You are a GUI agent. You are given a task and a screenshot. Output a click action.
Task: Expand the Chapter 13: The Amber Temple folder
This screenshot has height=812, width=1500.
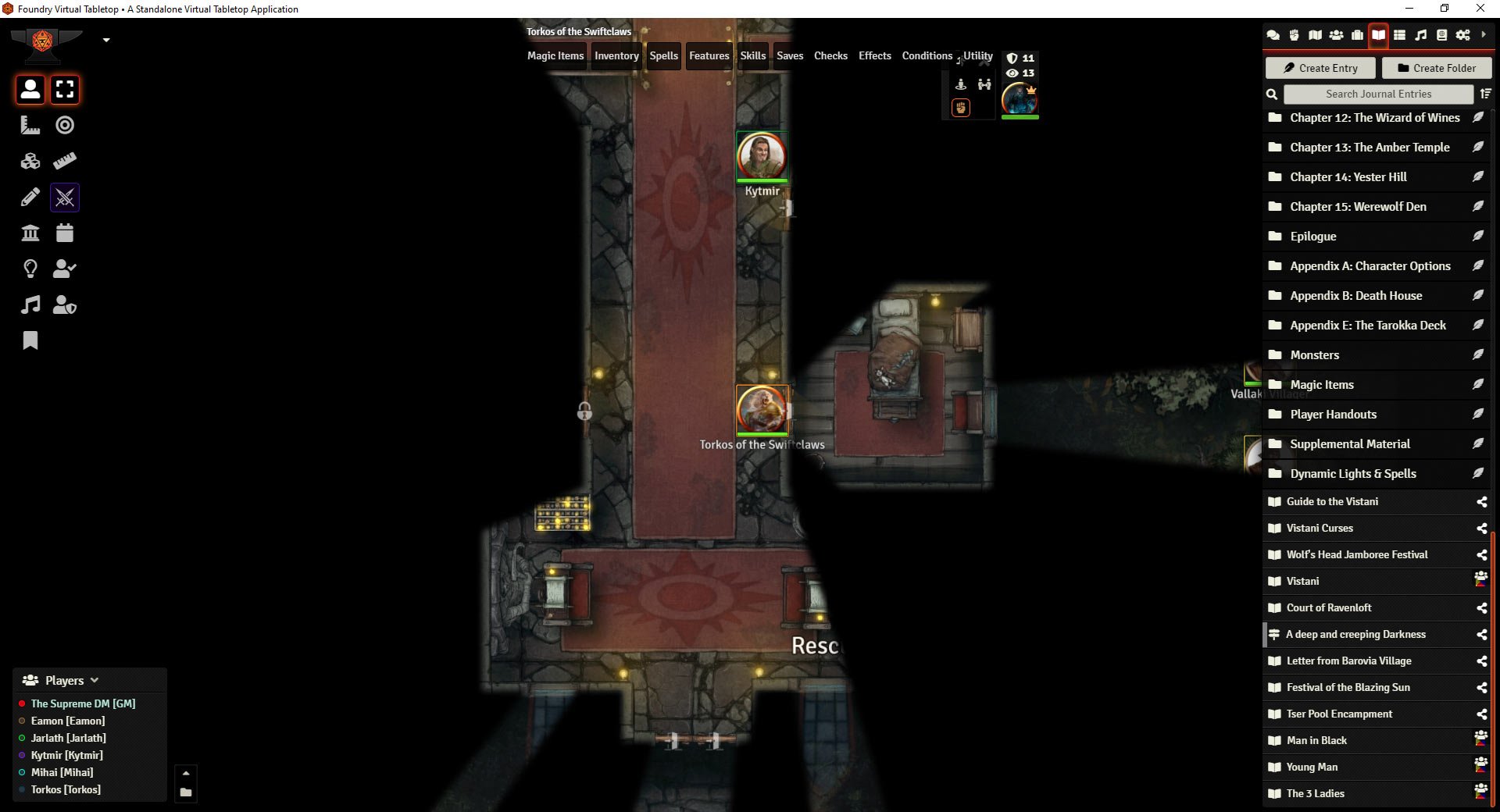pos(1370,148)
